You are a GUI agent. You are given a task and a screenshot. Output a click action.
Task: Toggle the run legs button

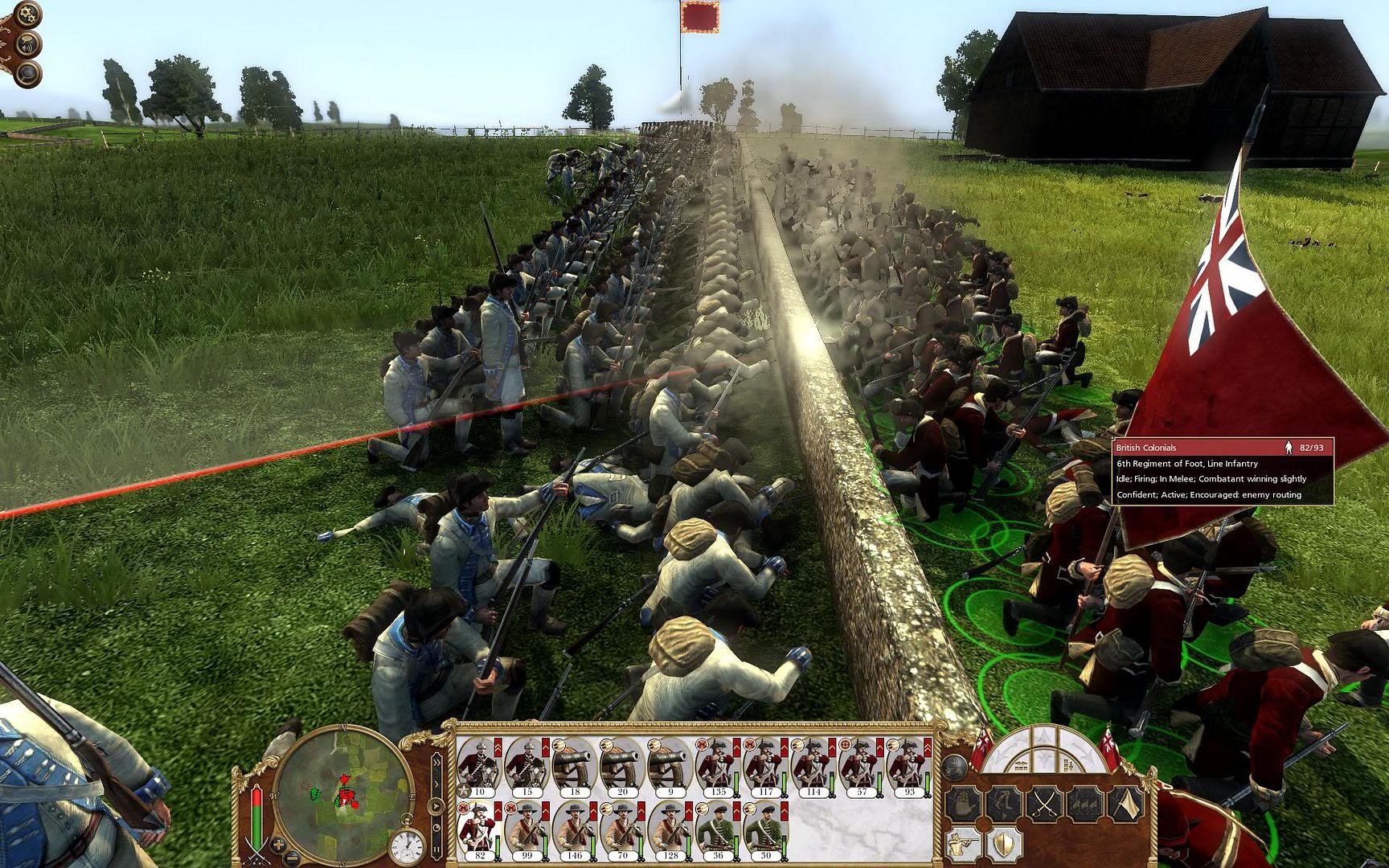click(1004, 802)
